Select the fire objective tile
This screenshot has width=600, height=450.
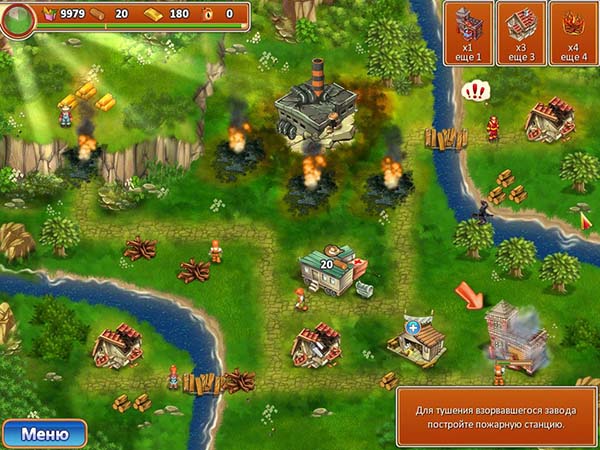pos(572,33)
